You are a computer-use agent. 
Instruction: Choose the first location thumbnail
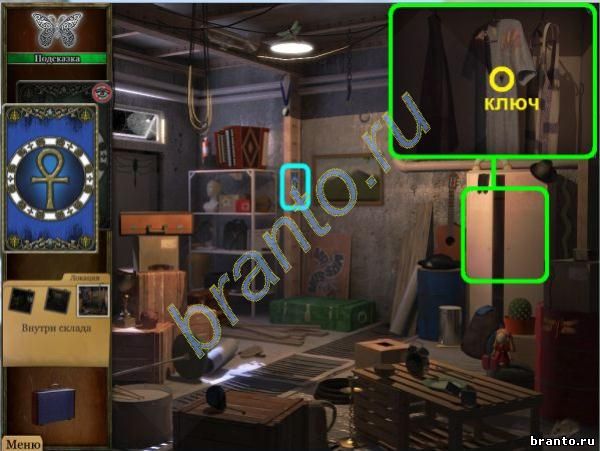(23, 298)
